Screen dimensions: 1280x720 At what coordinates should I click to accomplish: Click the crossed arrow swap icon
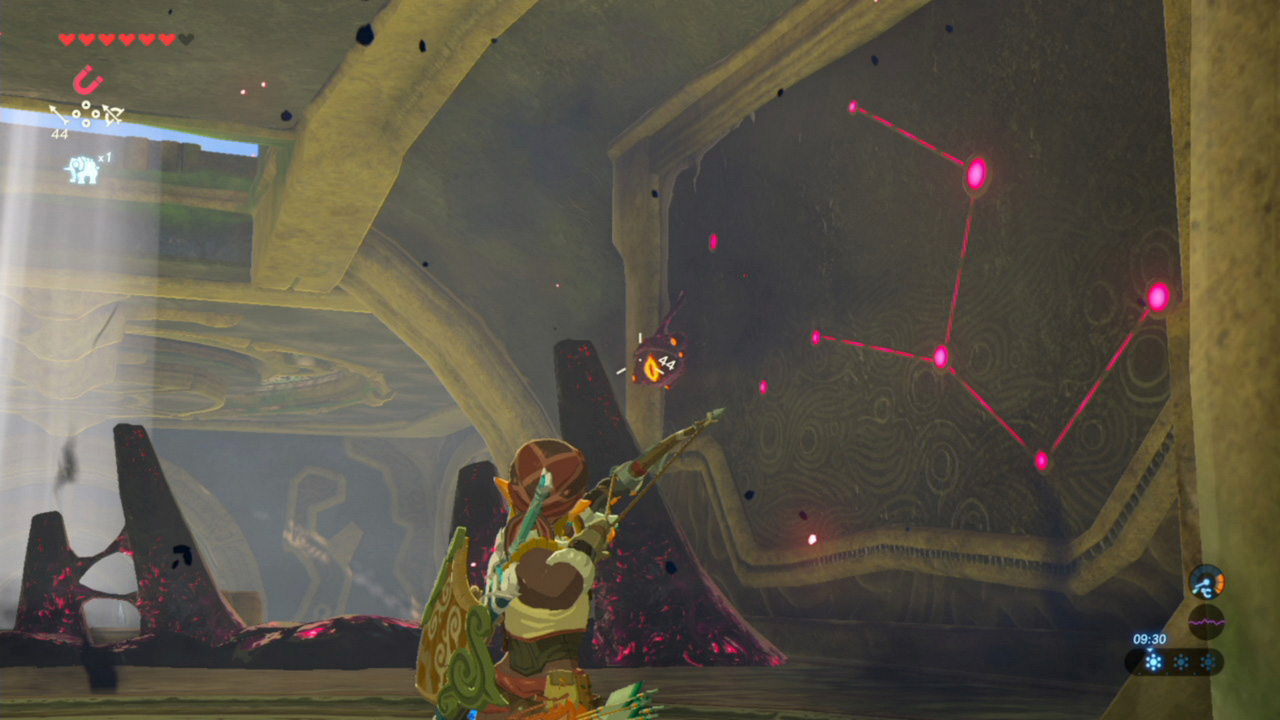111,114
